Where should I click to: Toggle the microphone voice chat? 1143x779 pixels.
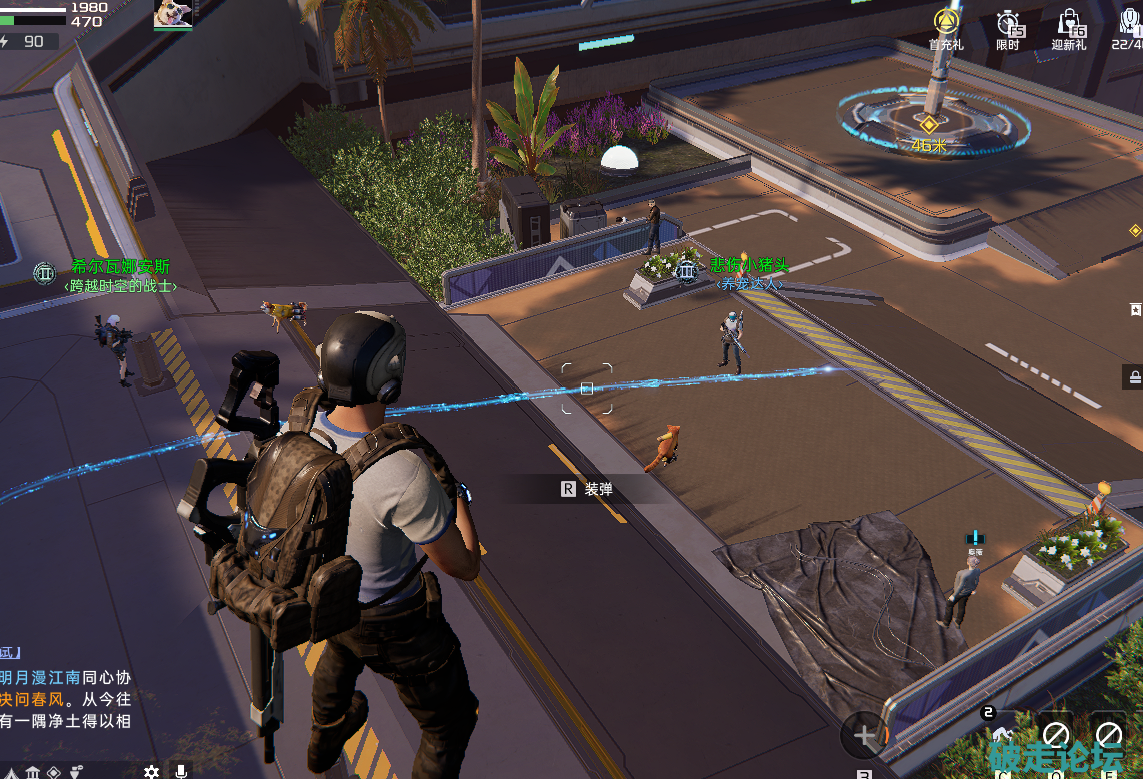181,771
